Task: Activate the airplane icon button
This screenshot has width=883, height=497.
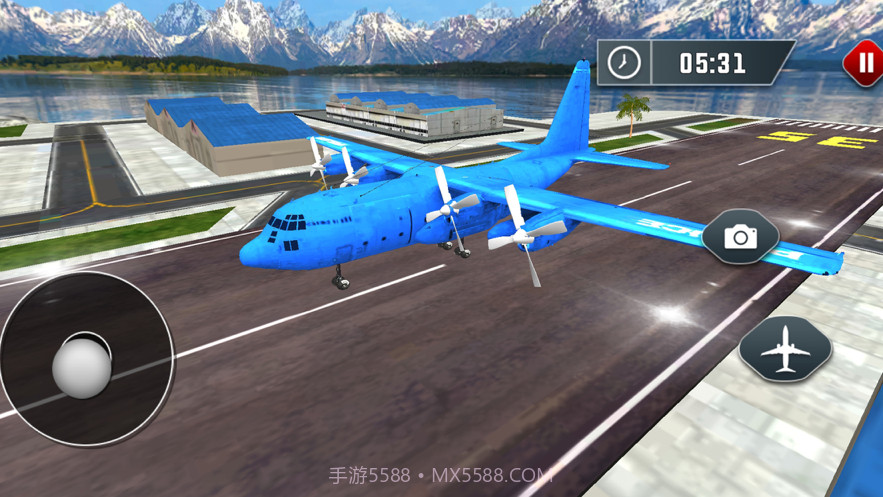Action: pos(785,349)
